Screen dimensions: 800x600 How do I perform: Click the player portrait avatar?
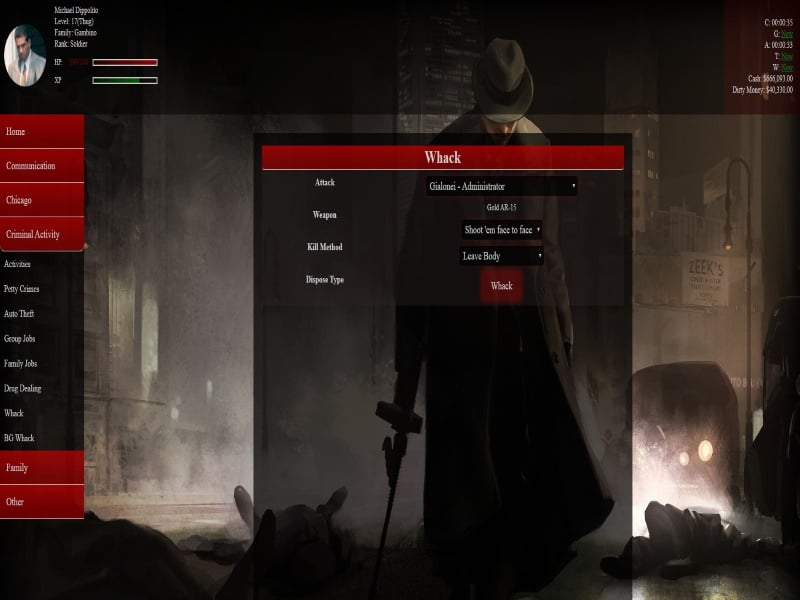coord(25,54)
